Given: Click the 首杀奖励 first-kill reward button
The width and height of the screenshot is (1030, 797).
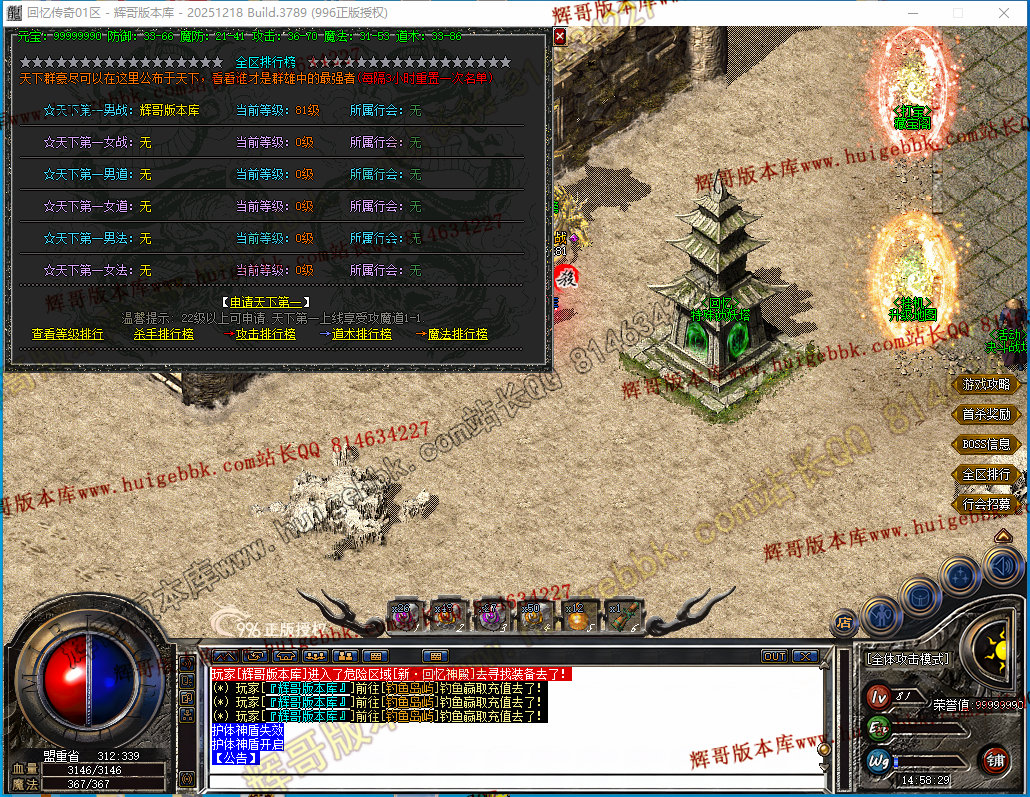Looking at the screenshot, I should [986, 414].
